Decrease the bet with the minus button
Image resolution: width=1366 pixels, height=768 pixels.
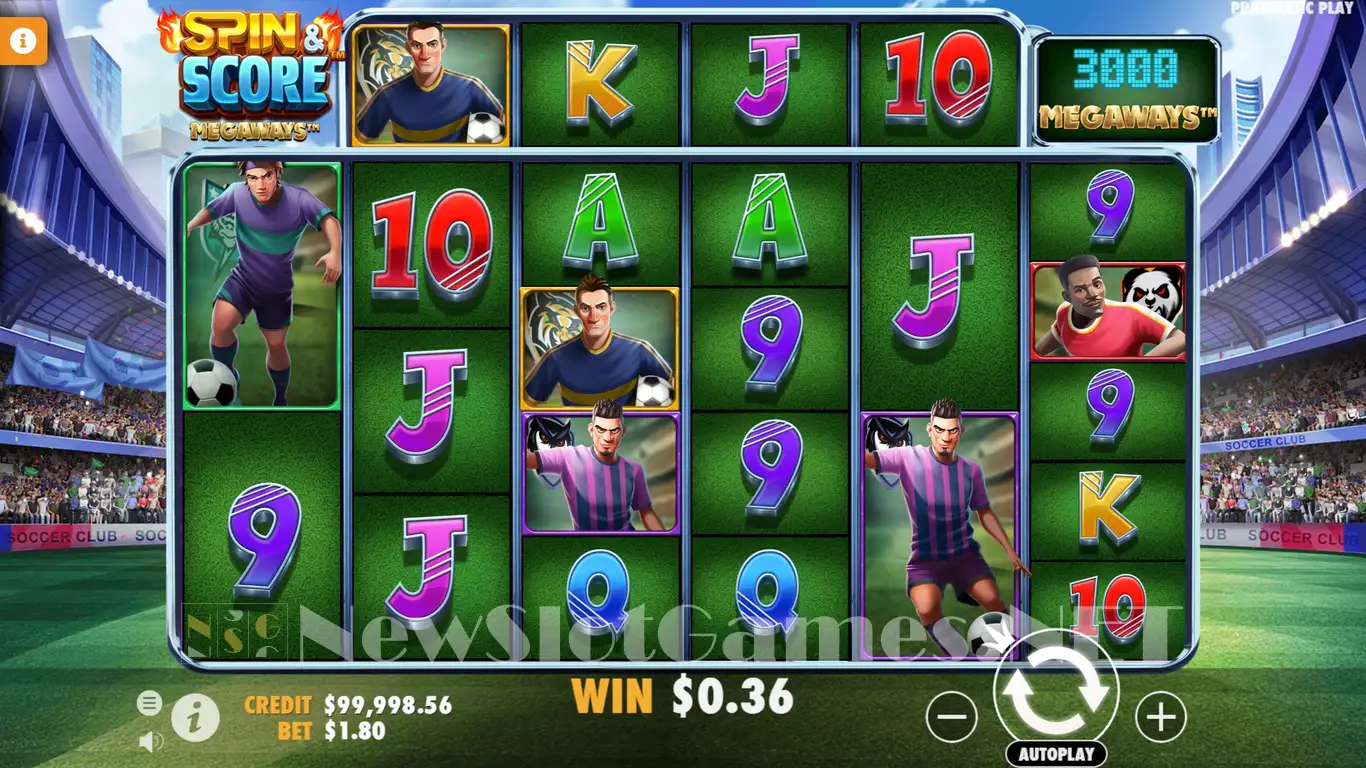pos(951,717)
